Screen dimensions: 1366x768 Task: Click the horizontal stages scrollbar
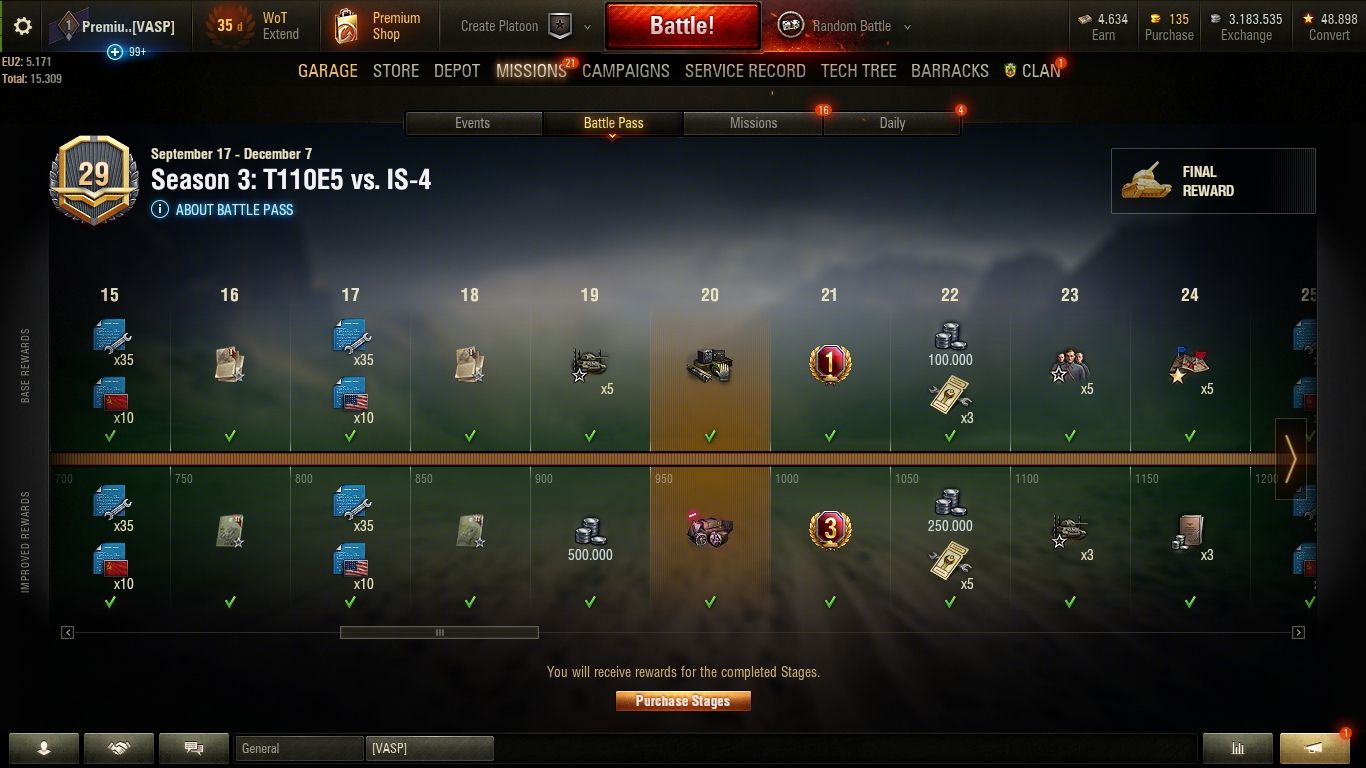tap(440, 632)
